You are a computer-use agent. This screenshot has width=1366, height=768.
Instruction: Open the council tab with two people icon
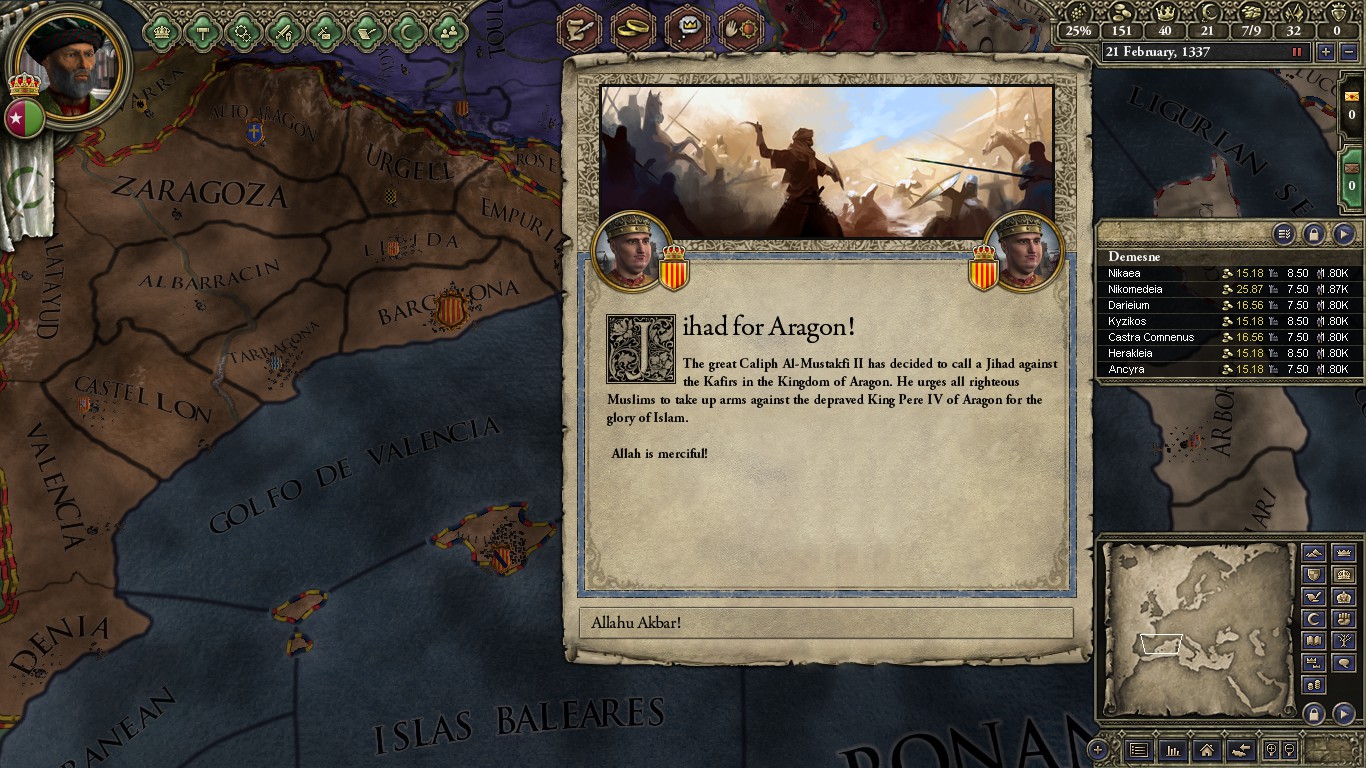[448, 32]
